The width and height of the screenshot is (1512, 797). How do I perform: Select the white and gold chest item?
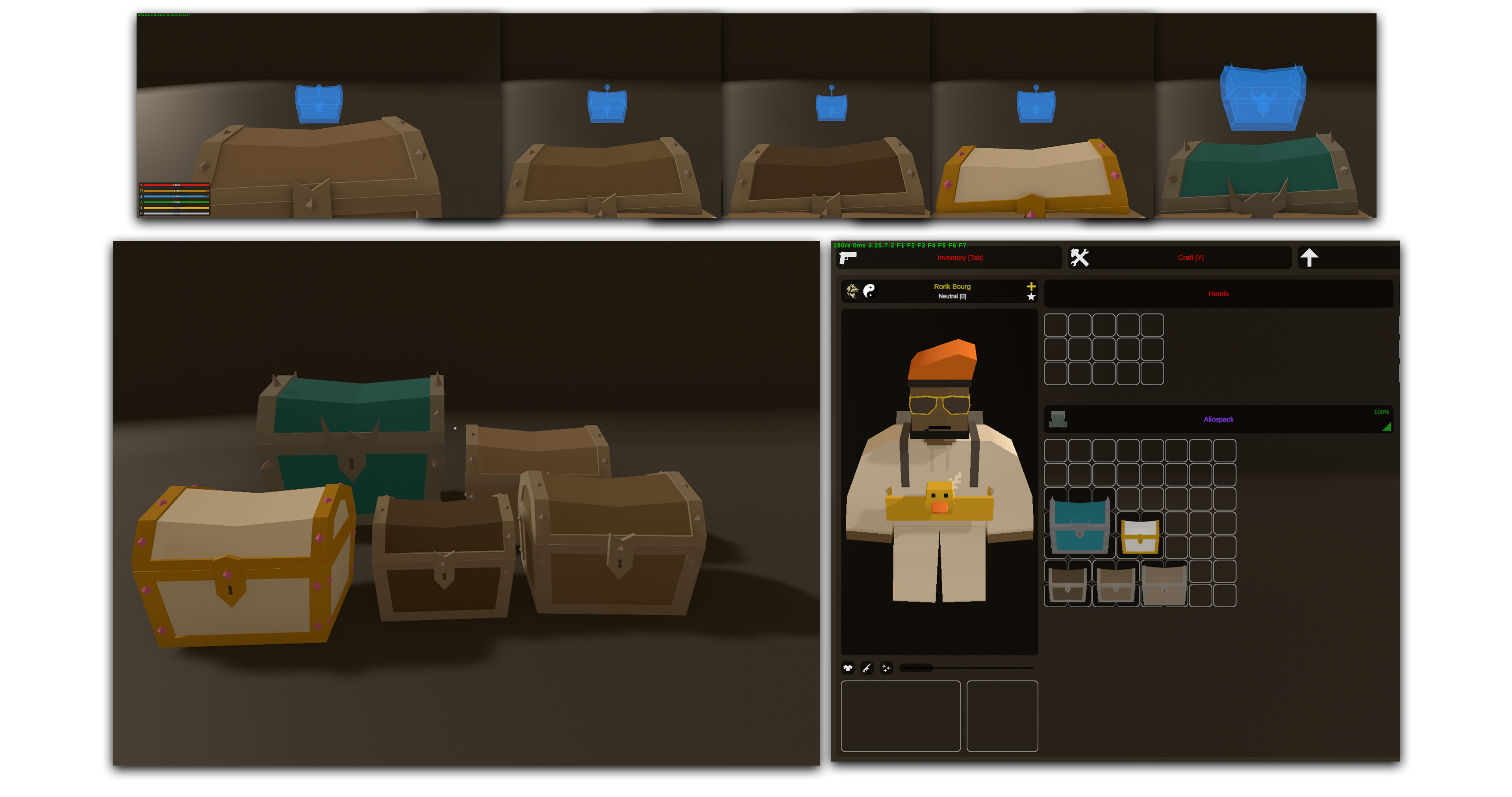(1140, 535)
